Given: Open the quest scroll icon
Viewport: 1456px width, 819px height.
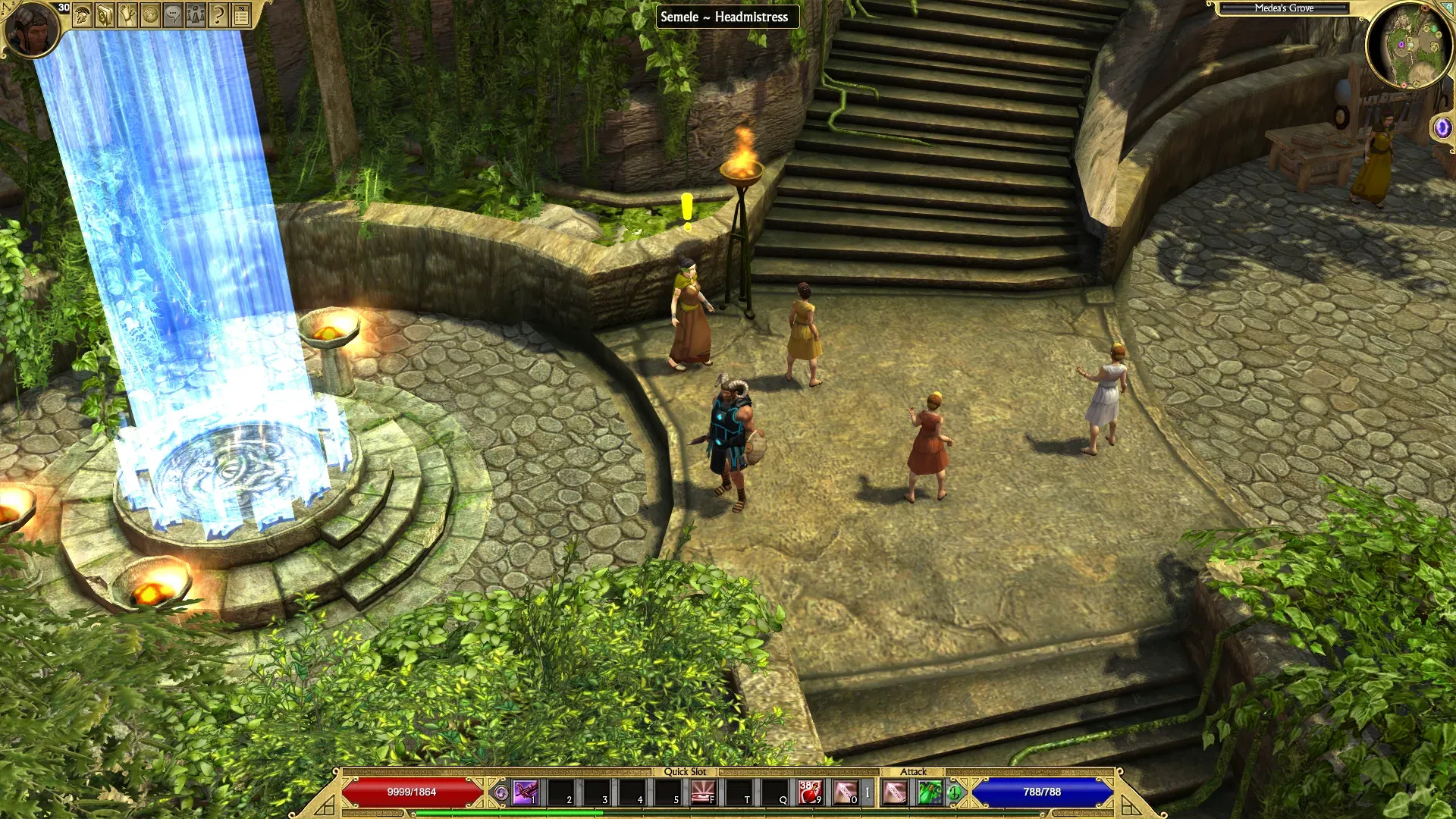Looking at the screenshot, I should [127, 15].
